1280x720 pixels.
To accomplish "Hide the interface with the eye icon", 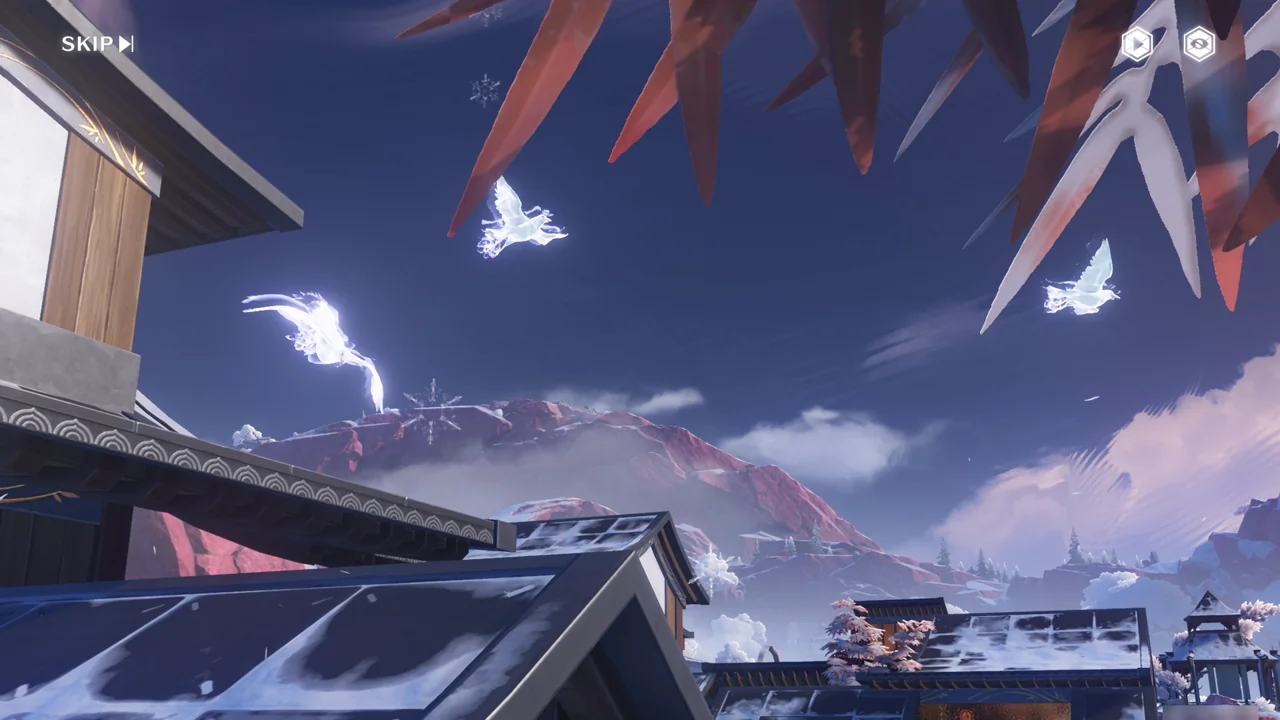I will [1199, 44].
